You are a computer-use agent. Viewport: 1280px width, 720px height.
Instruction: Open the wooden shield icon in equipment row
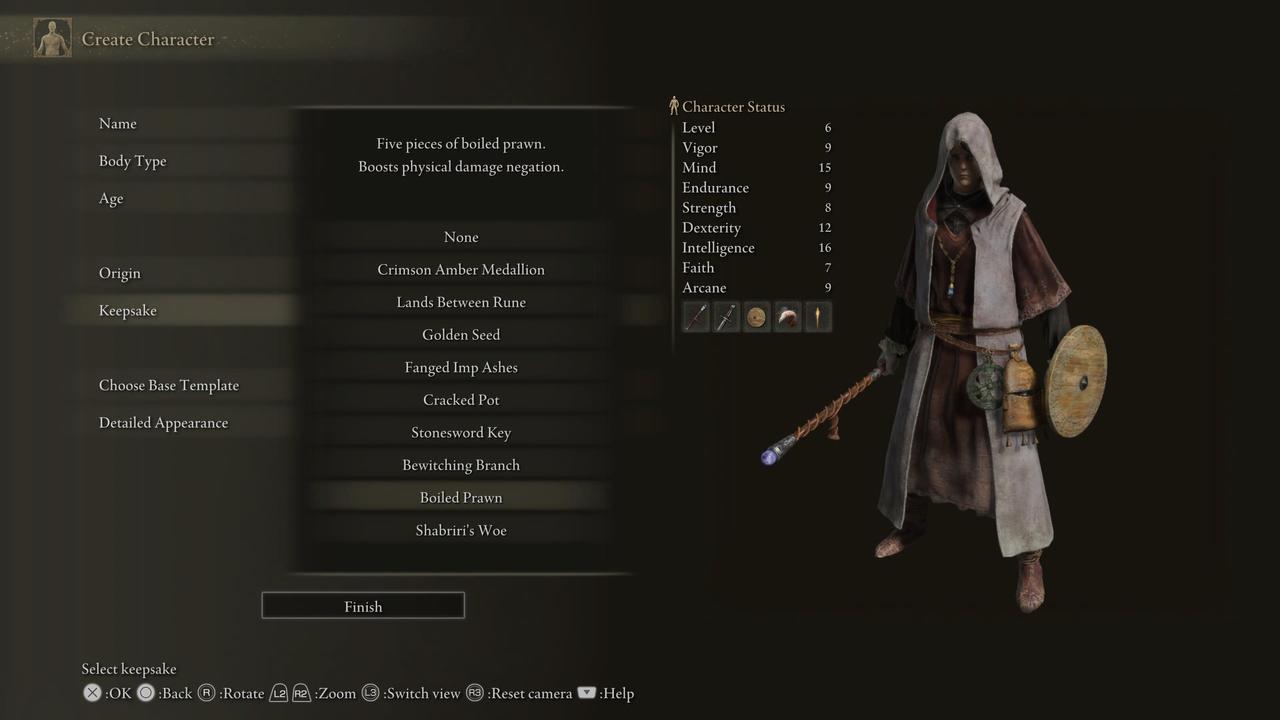pos(757,316)
